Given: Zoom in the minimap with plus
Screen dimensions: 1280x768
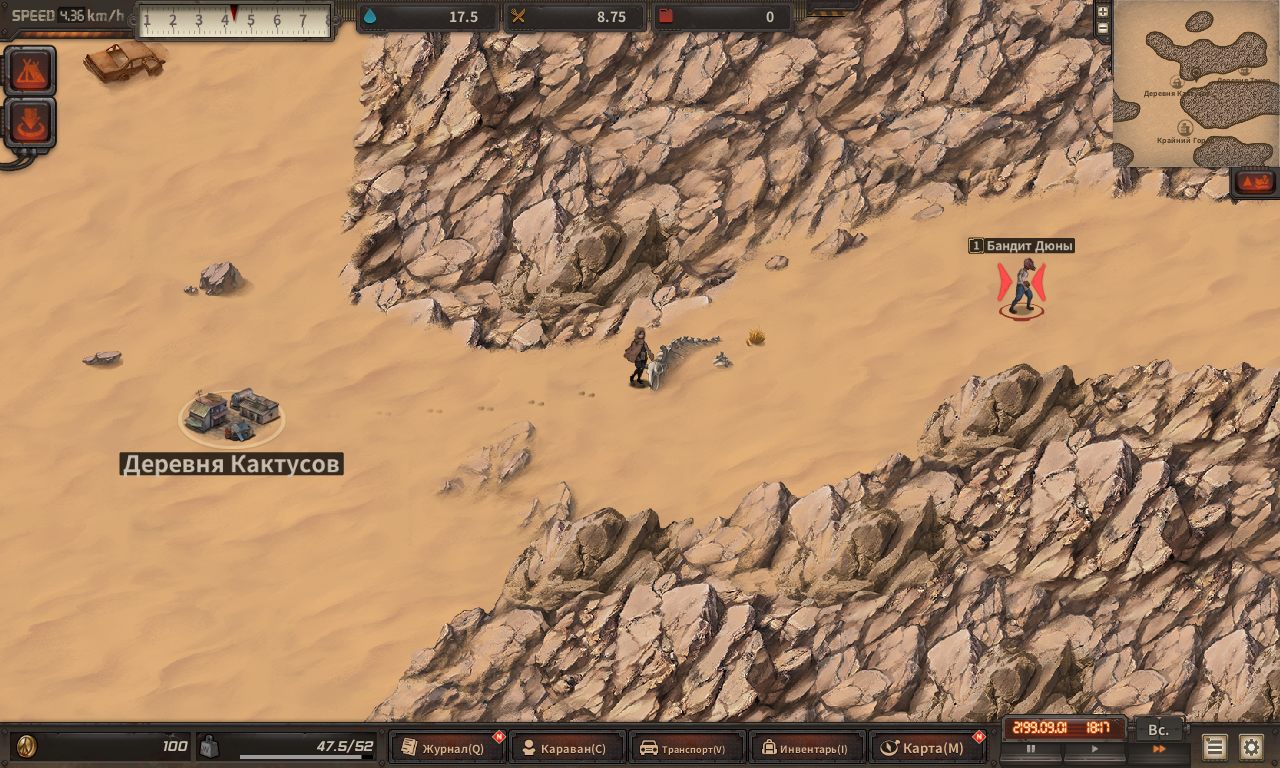Looking at the screenshot, I should point(1103,11).
